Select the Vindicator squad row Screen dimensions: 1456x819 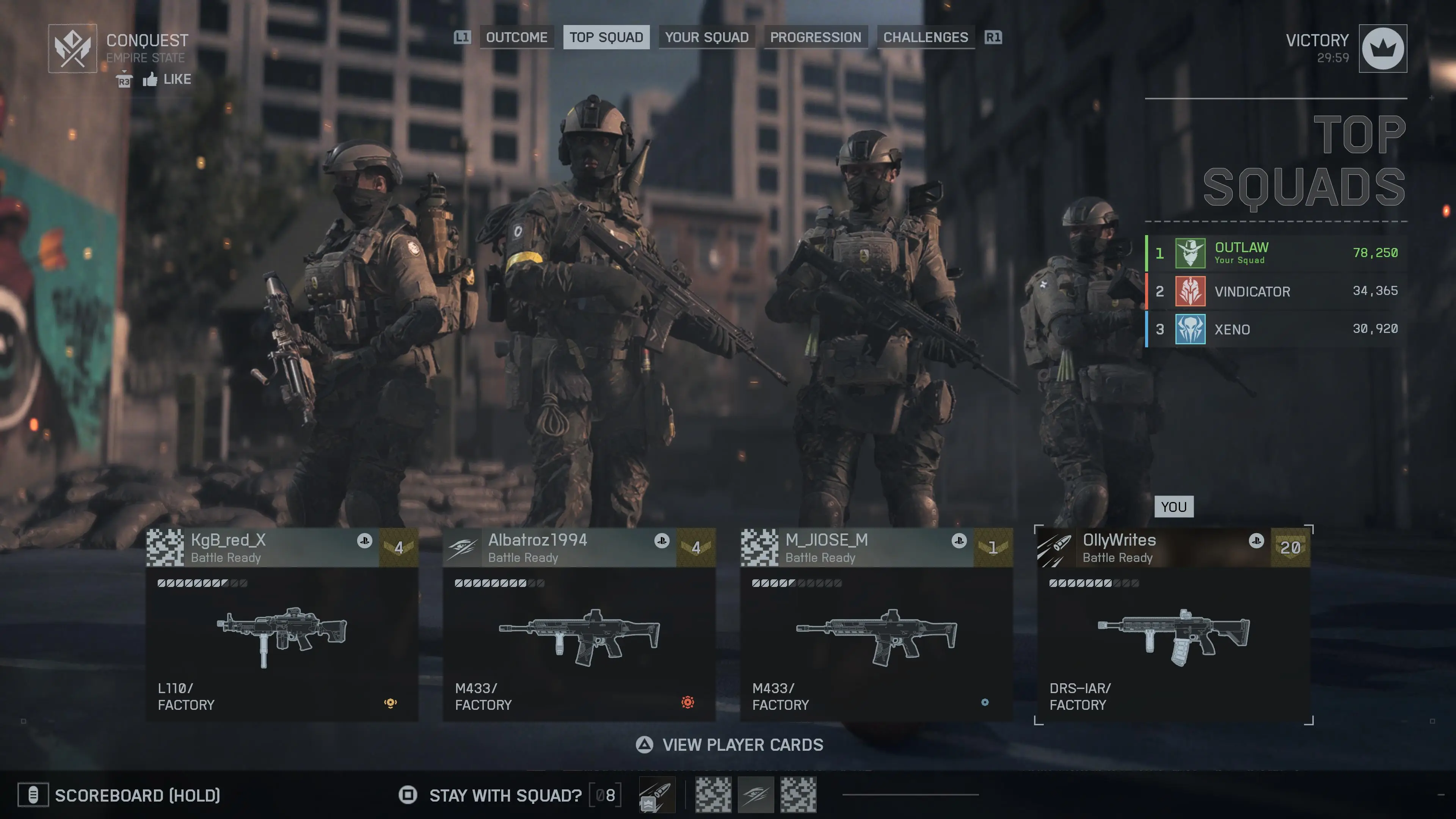pos(1276,291)
